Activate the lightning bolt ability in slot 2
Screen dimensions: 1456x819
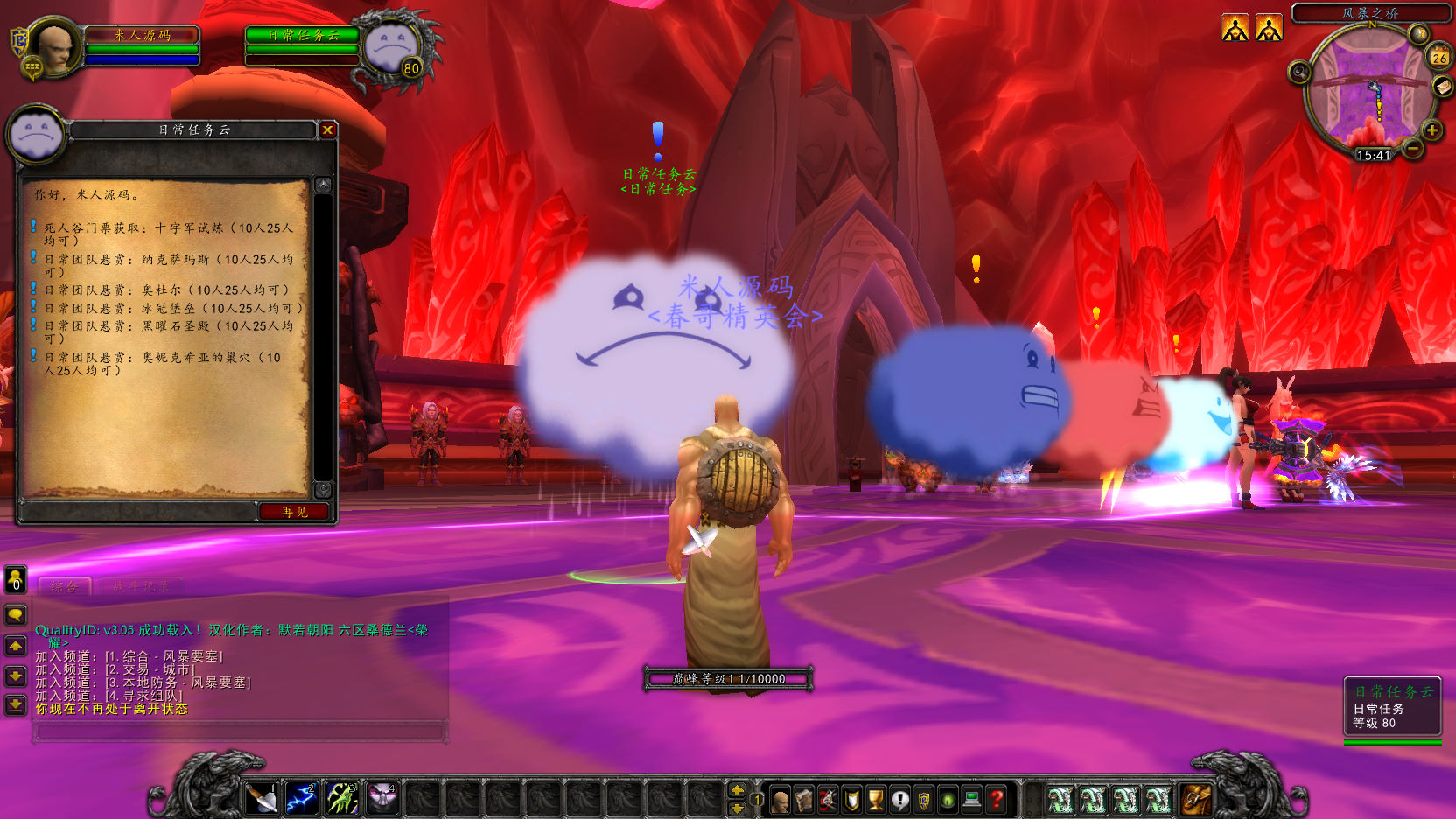click(x=301, y=798)
